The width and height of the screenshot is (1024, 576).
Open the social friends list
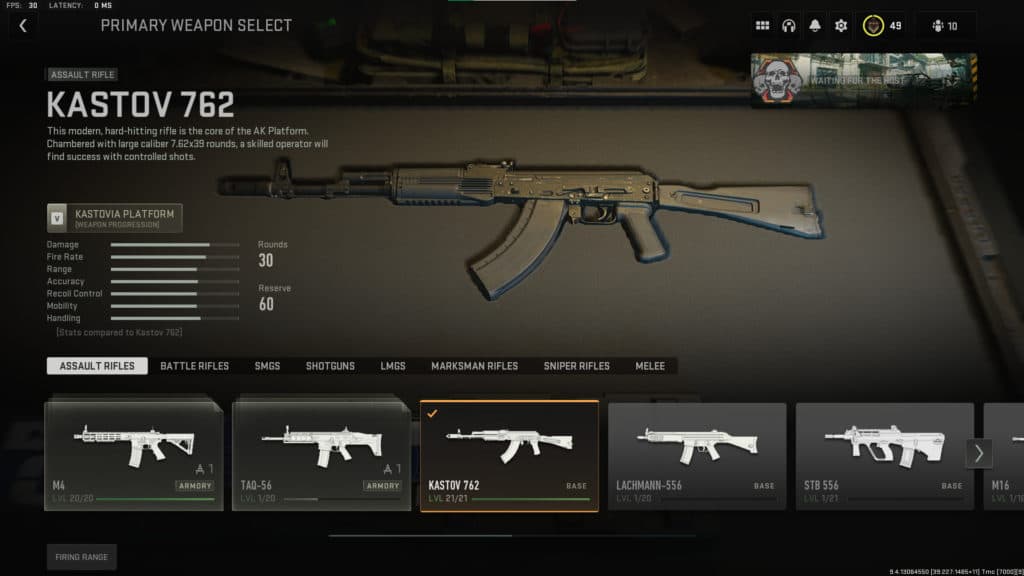point(943,26)
